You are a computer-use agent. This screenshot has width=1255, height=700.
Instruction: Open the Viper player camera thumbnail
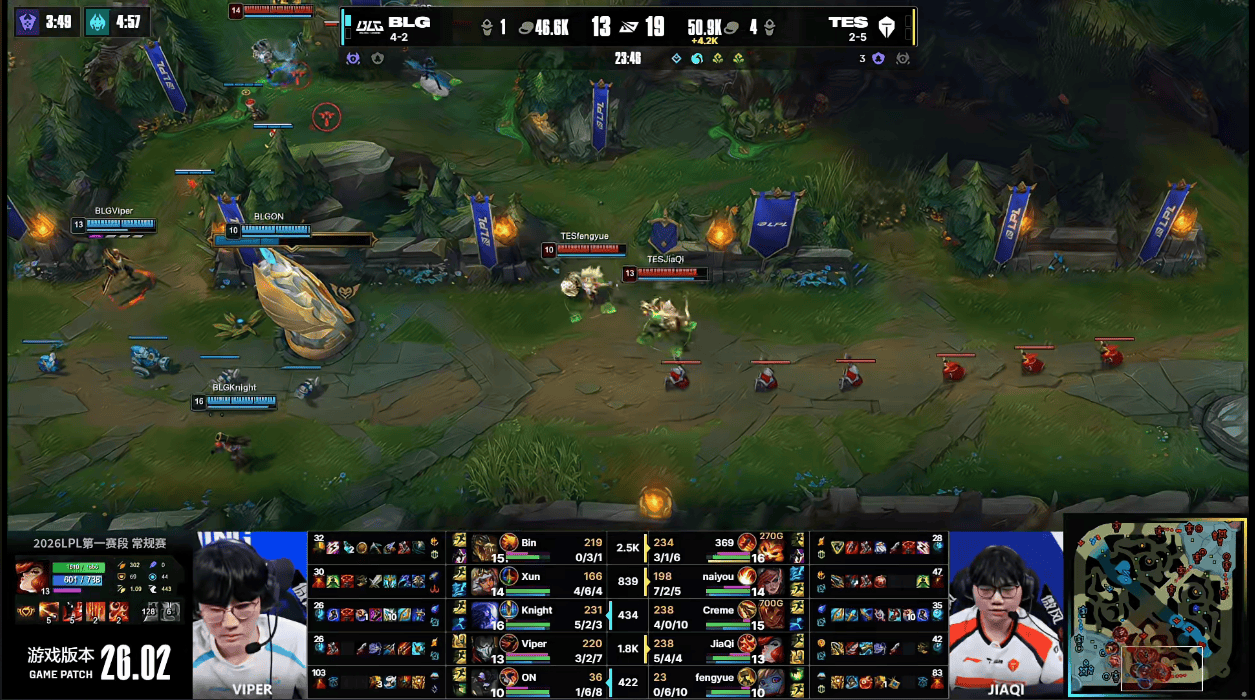coord(250,614)
